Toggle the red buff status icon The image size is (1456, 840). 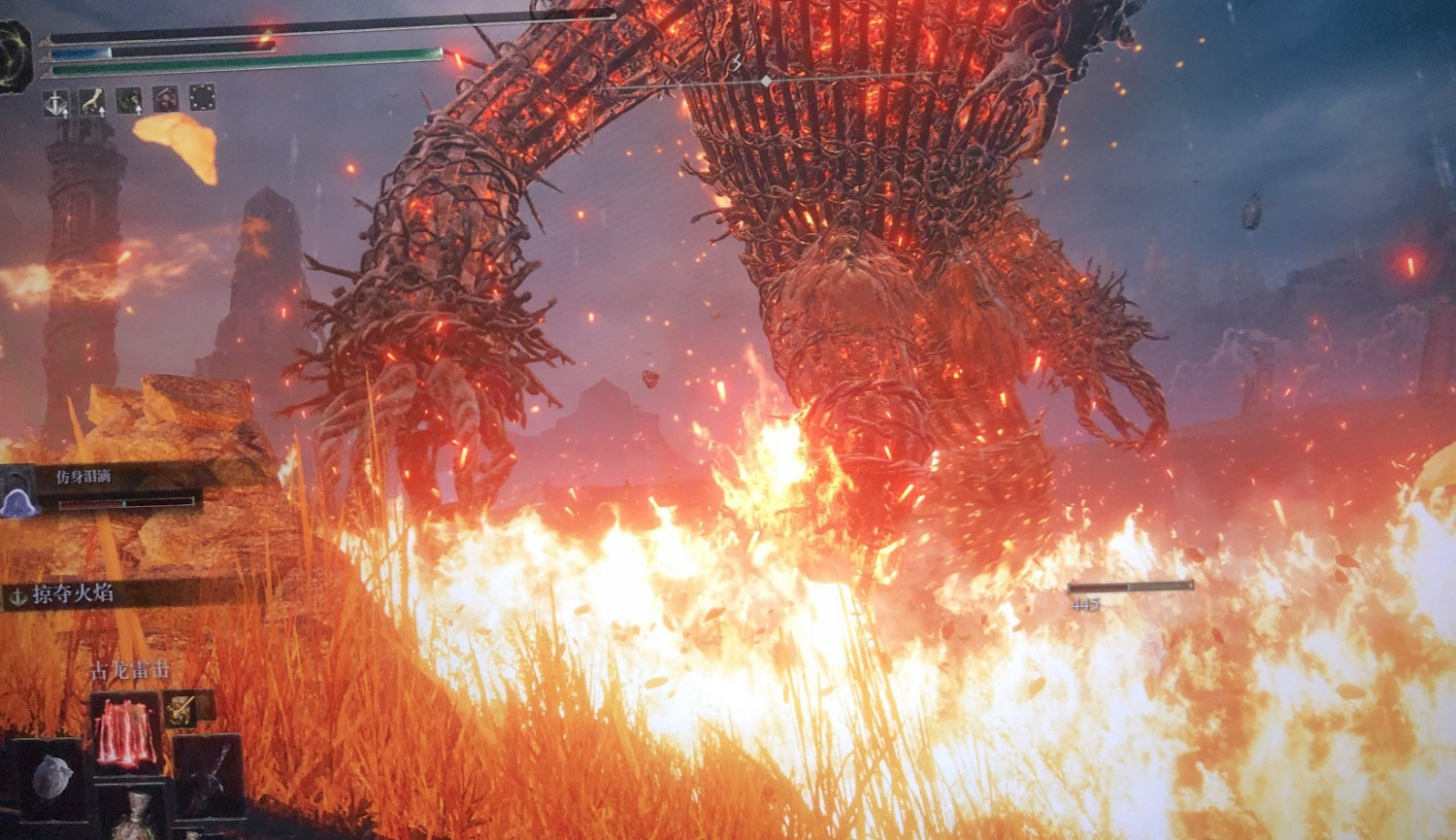pyautogui.click(x=166, y=99)
